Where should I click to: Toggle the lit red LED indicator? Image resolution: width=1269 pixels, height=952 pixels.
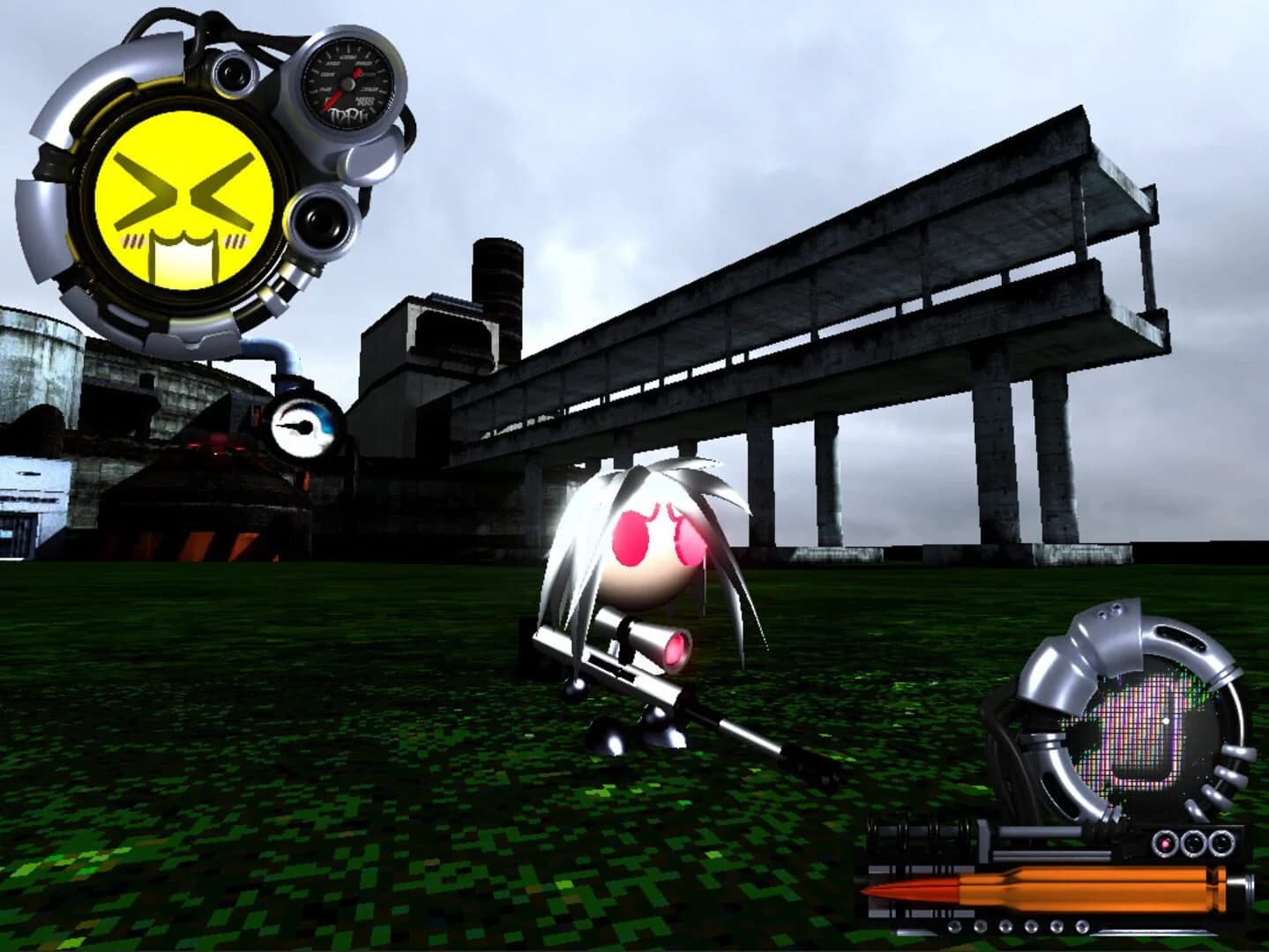1164,844
